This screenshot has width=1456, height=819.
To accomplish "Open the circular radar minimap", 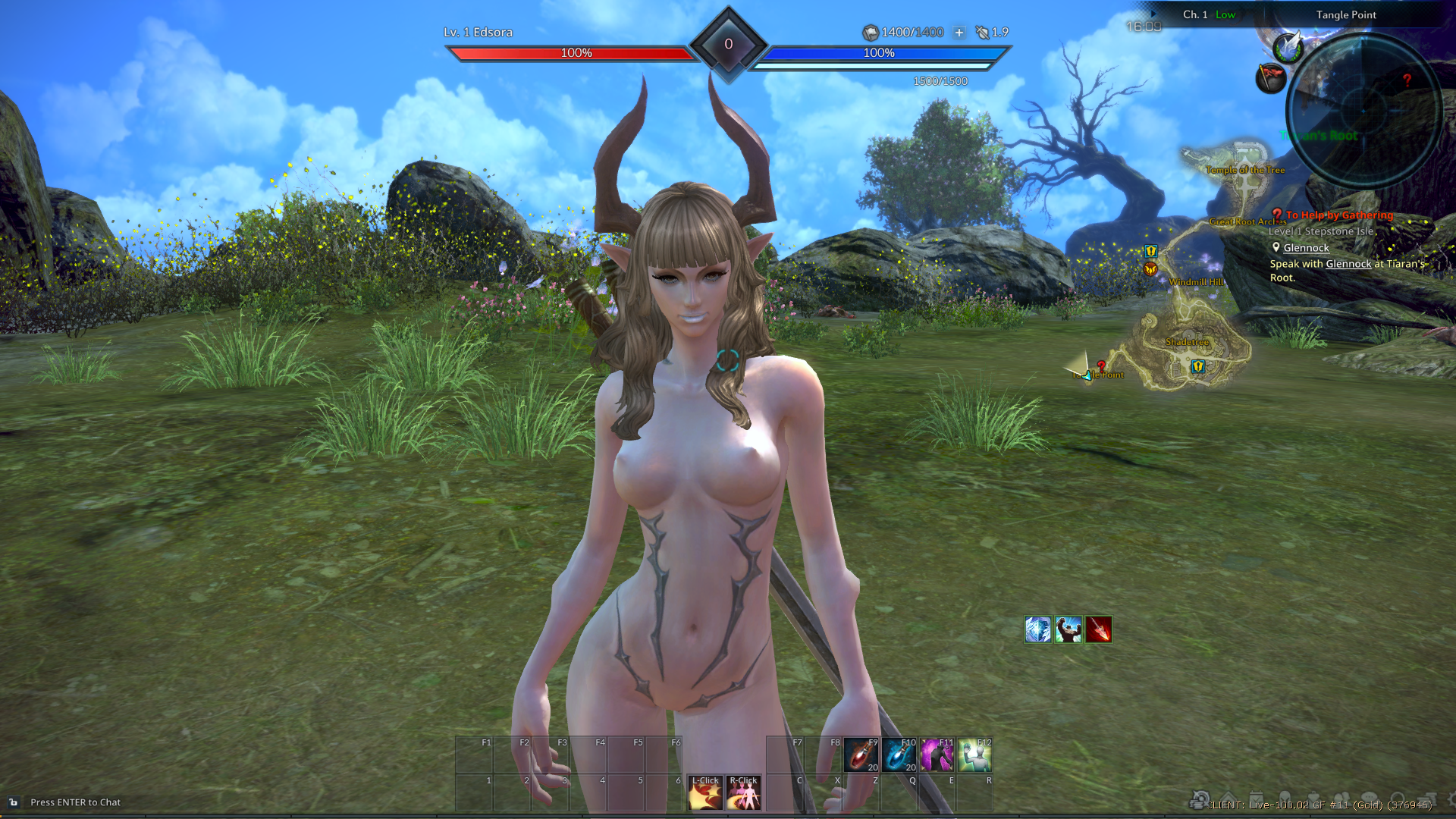I will pyautogui.click(x=1363, y=110).
